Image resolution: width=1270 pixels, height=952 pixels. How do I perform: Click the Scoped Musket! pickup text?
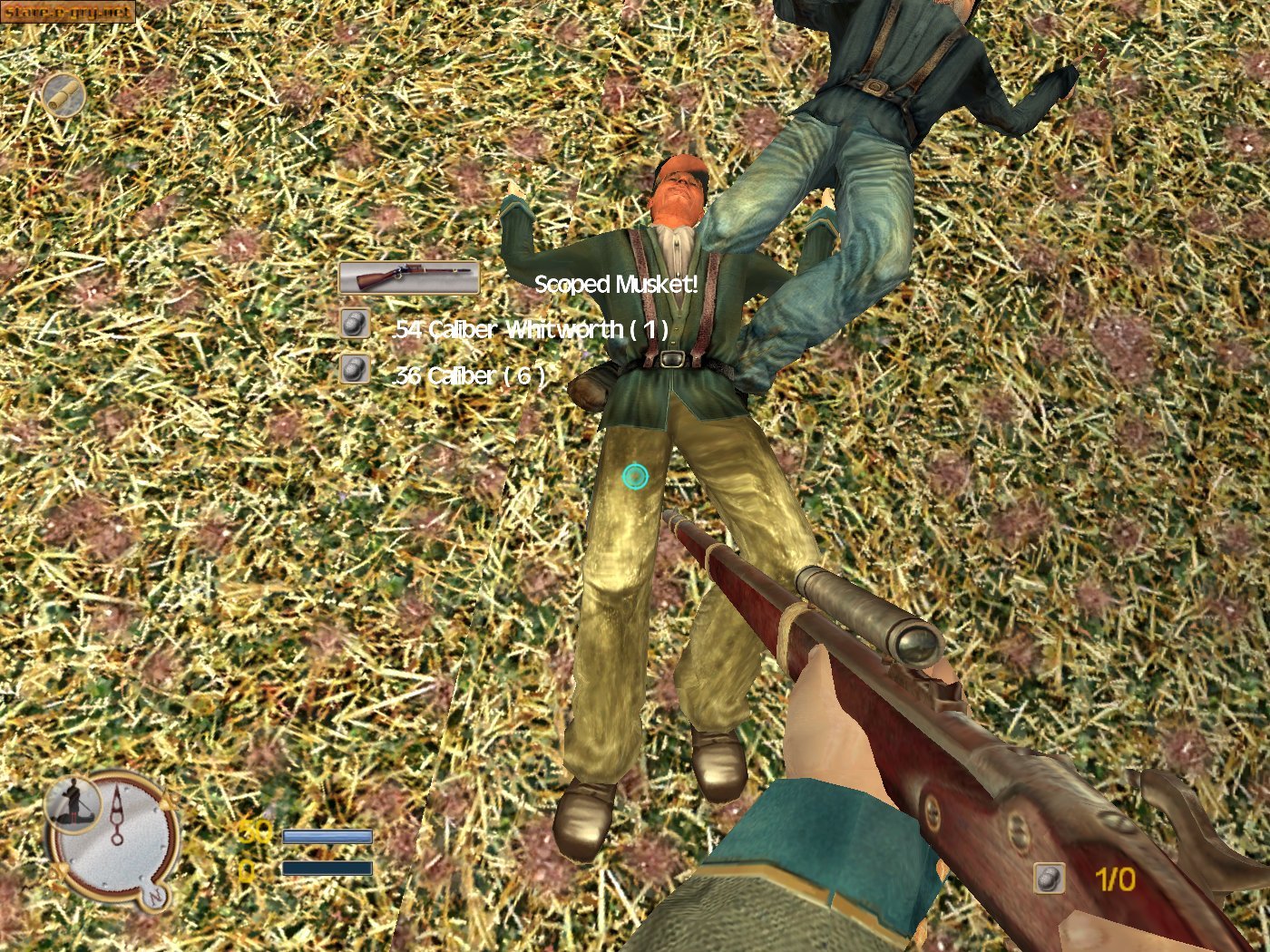pos(615,284)
